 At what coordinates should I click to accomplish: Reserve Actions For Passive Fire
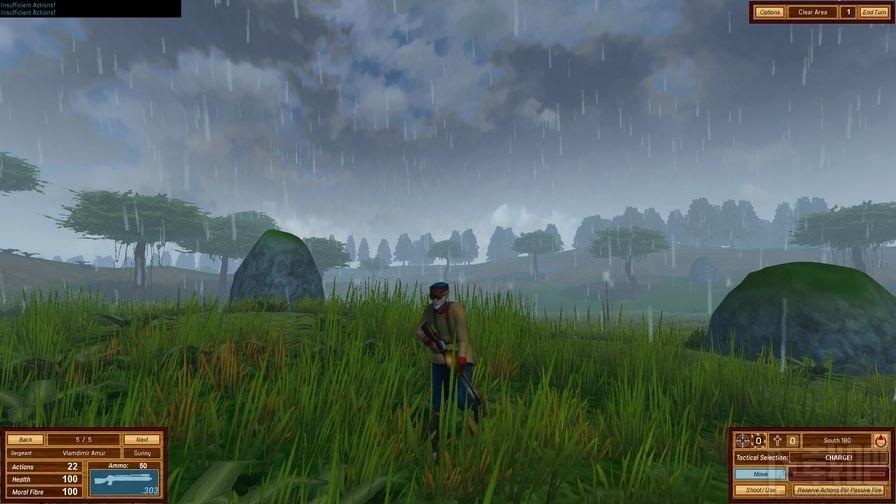(x=840, y=490)
